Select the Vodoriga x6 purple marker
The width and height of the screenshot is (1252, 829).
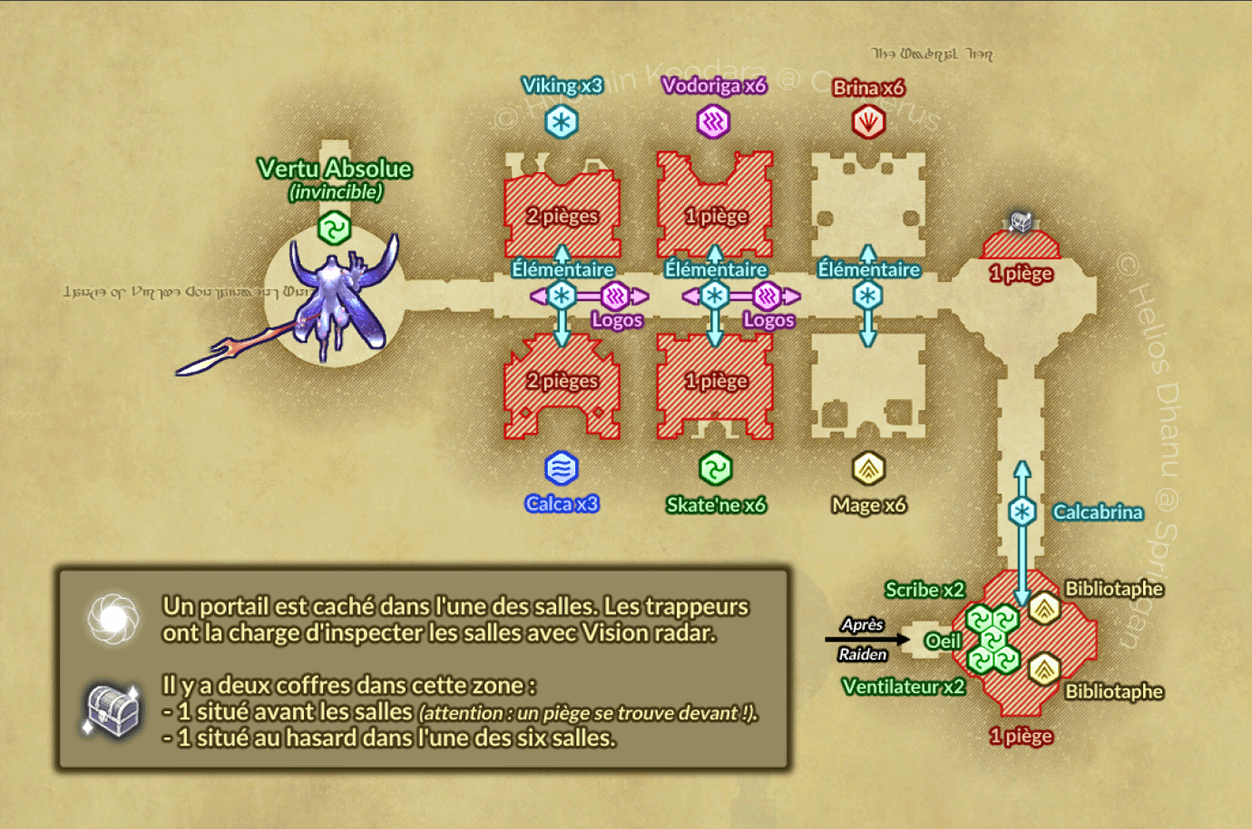pos(713,123)
